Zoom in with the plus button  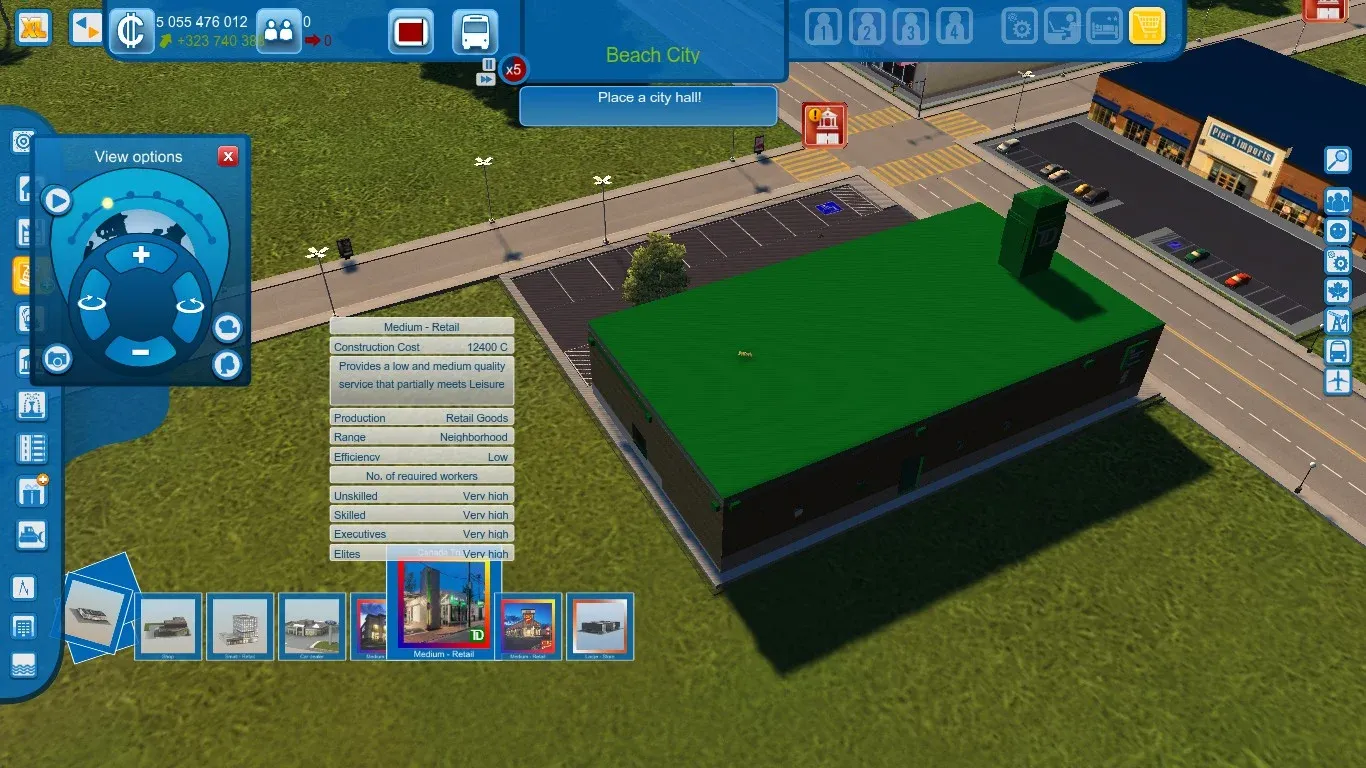(141, 255)
